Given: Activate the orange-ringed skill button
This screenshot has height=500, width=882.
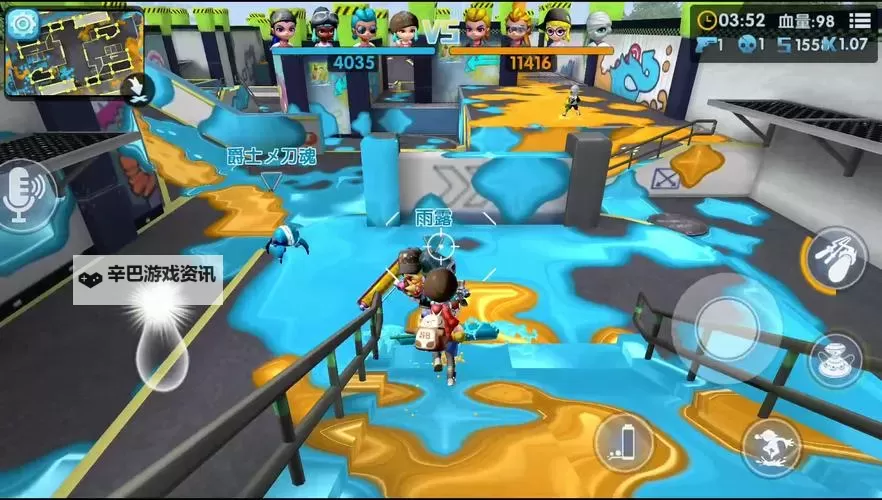Looking at the screenshot, I should 835,258.
